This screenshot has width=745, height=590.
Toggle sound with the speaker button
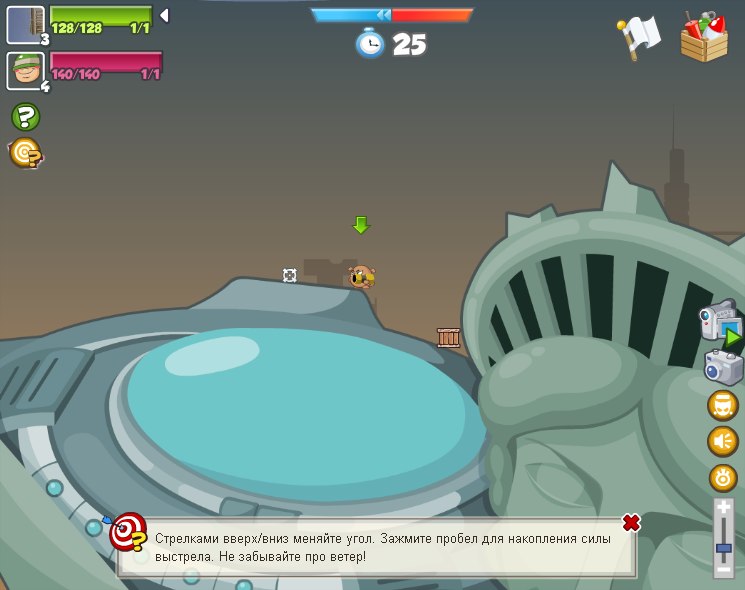723,441
